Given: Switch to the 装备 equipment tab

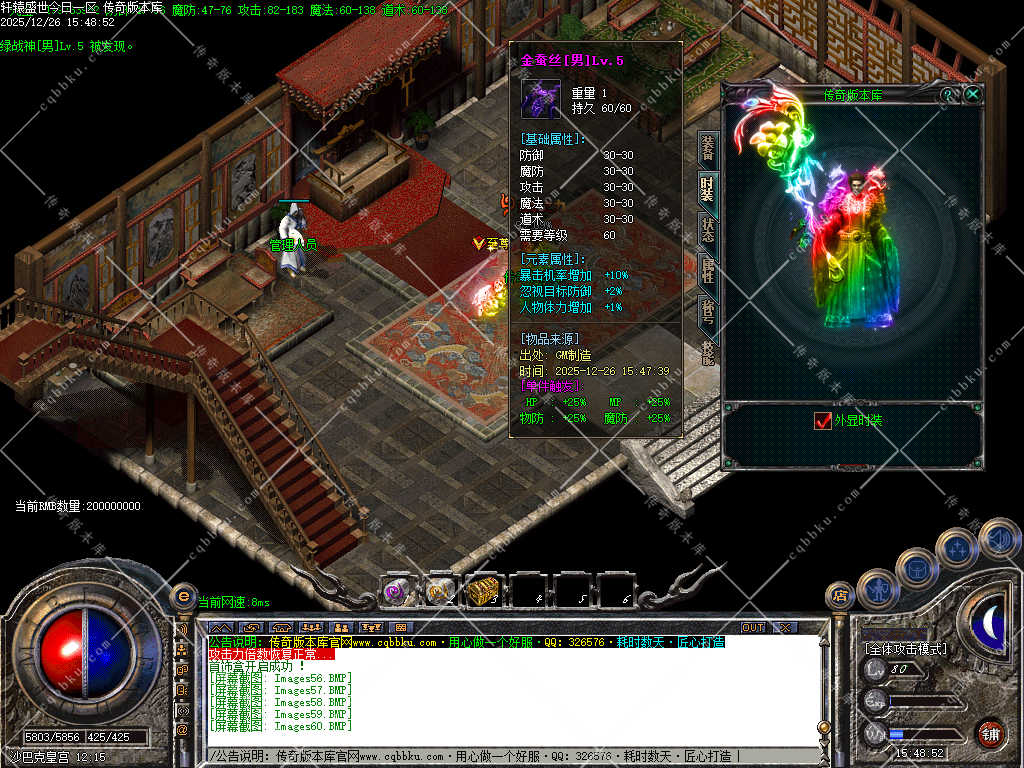Looking at the screenshot, I should (x=707, y=148).
